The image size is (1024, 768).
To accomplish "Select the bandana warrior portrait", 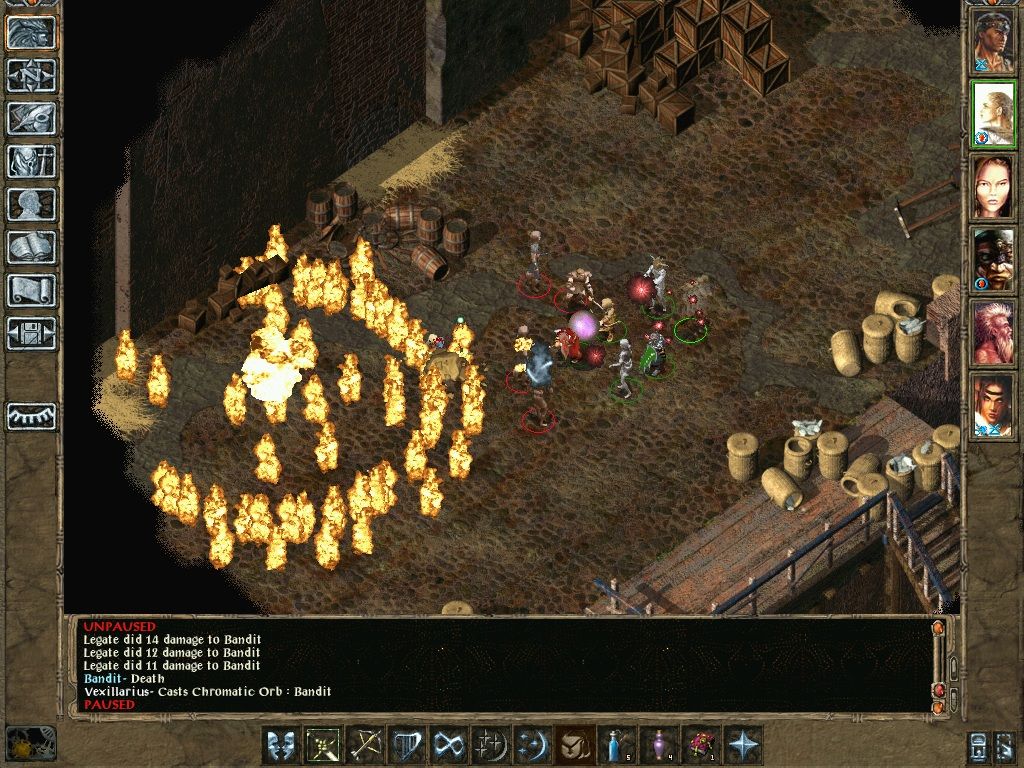I will click(x=994, y=41).
